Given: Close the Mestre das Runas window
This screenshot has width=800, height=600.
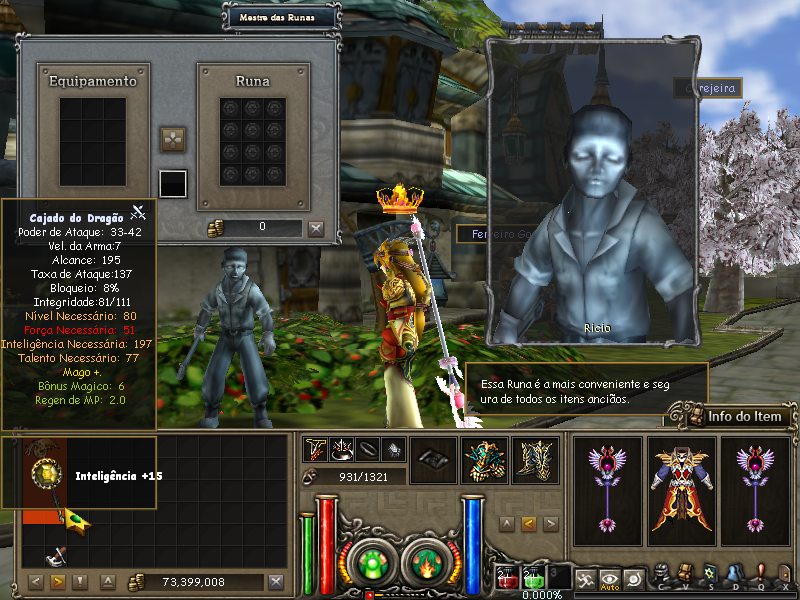Looking at the screenshot, I should coord(316,228).
